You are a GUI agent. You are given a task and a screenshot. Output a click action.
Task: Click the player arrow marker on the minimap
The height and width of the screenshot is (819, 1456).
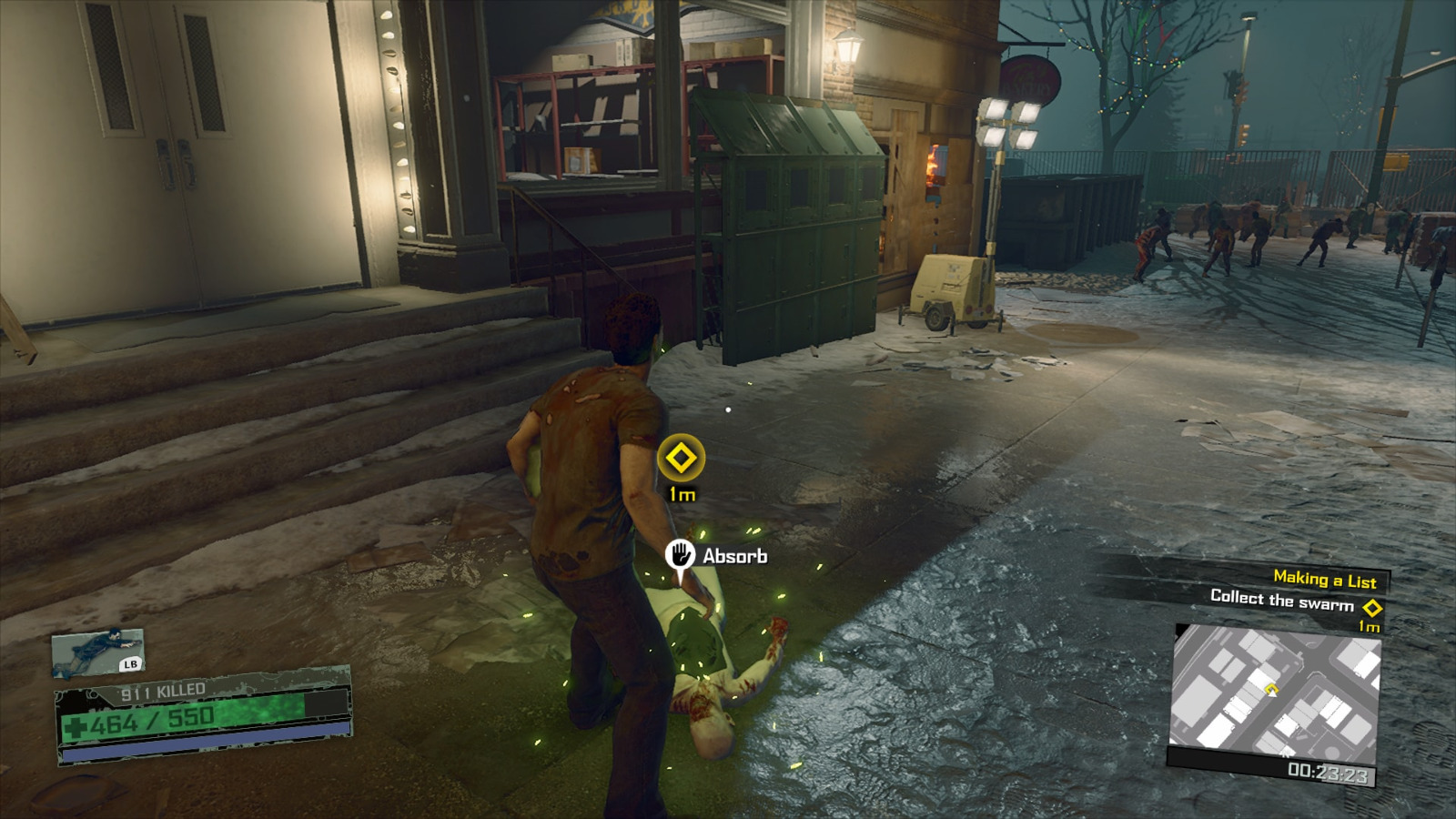1273,694
